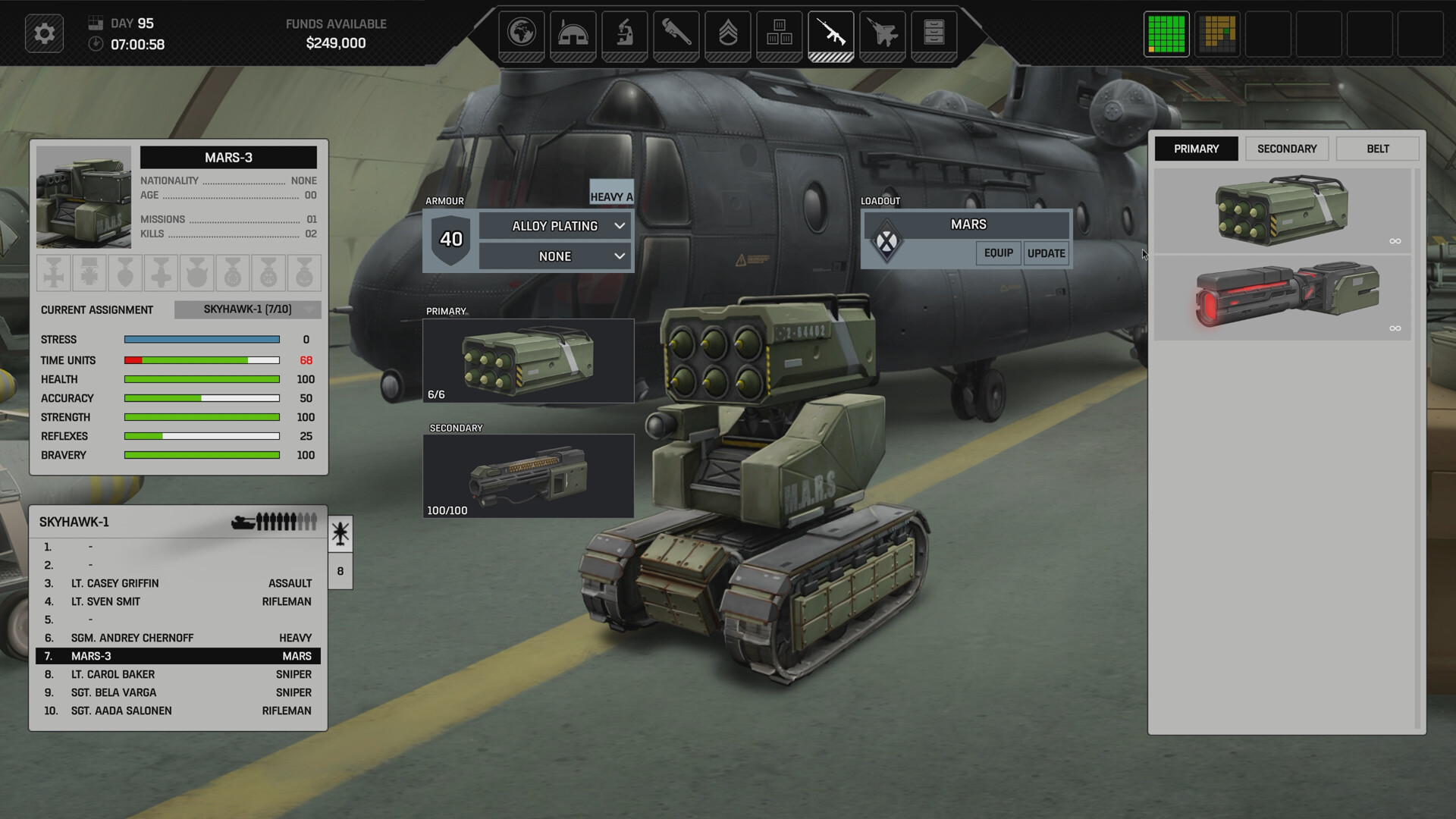The image size is (1456, 819).
Task: Switch to the Secondary weapons tab
Action: pyautogui.click(x=1286, y=149)
